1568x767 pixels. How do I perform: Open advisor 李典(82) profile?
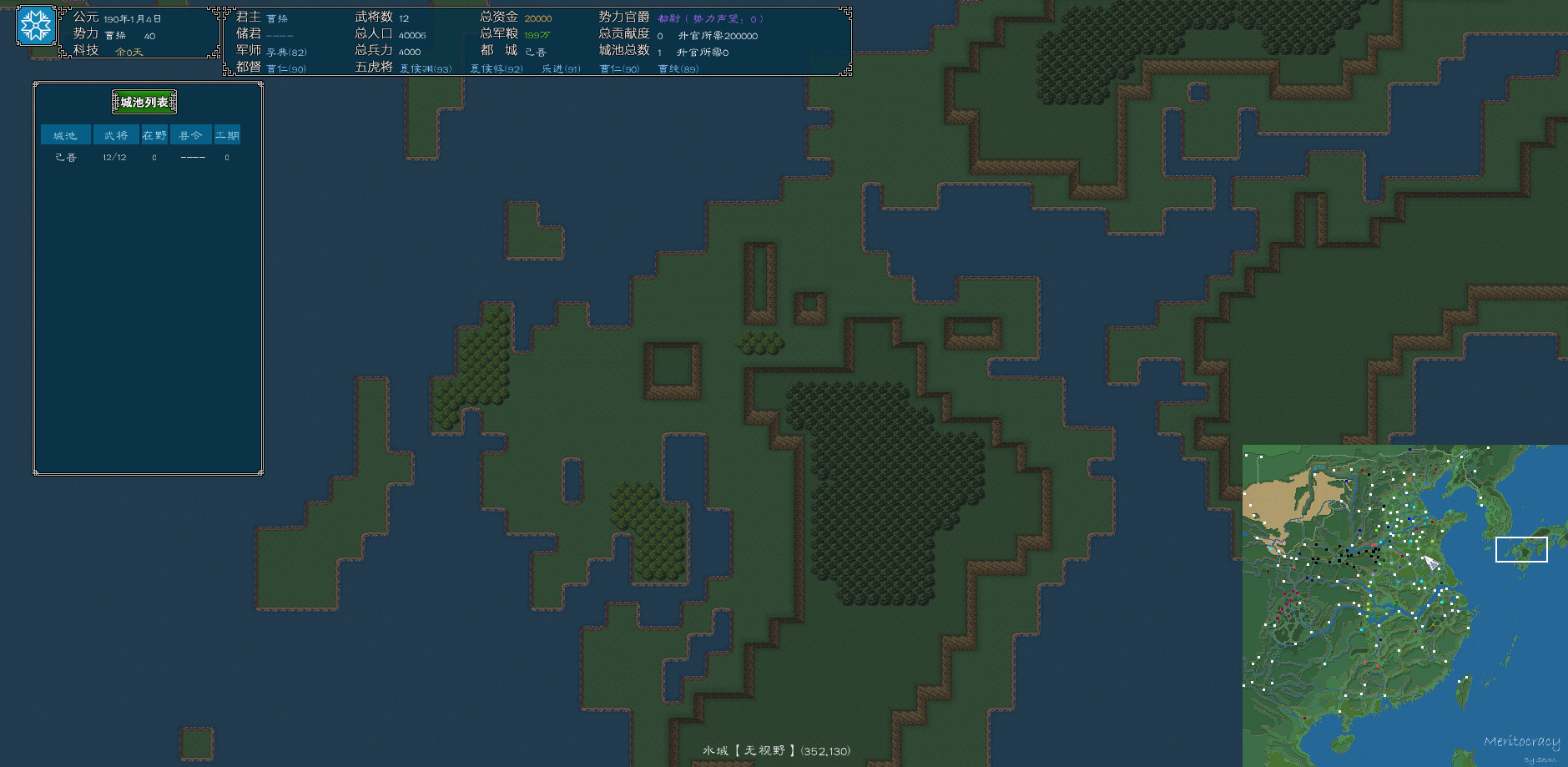[285, 51]
